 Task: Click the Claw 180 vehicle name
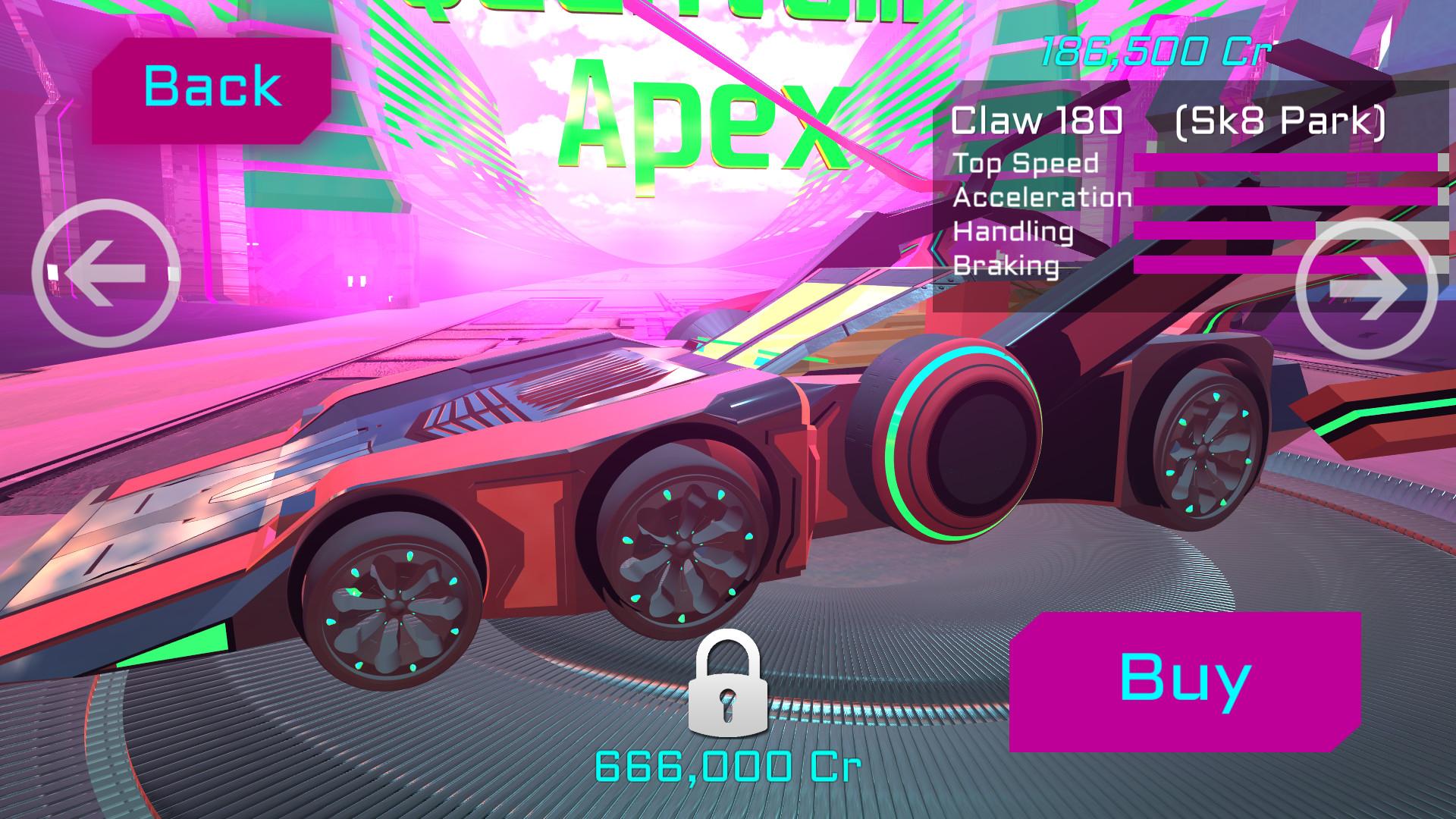pos(1037,120)
